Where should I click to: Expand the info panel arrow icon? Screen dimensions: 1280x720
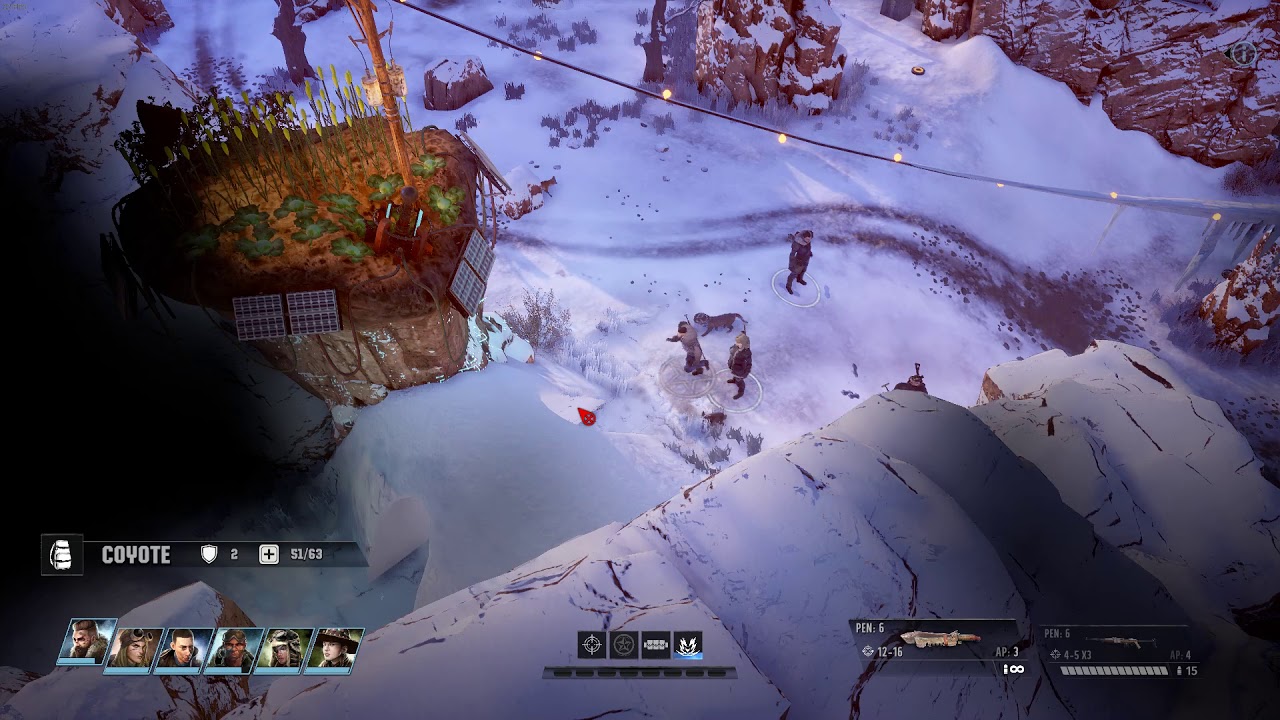pos(1241,53)
